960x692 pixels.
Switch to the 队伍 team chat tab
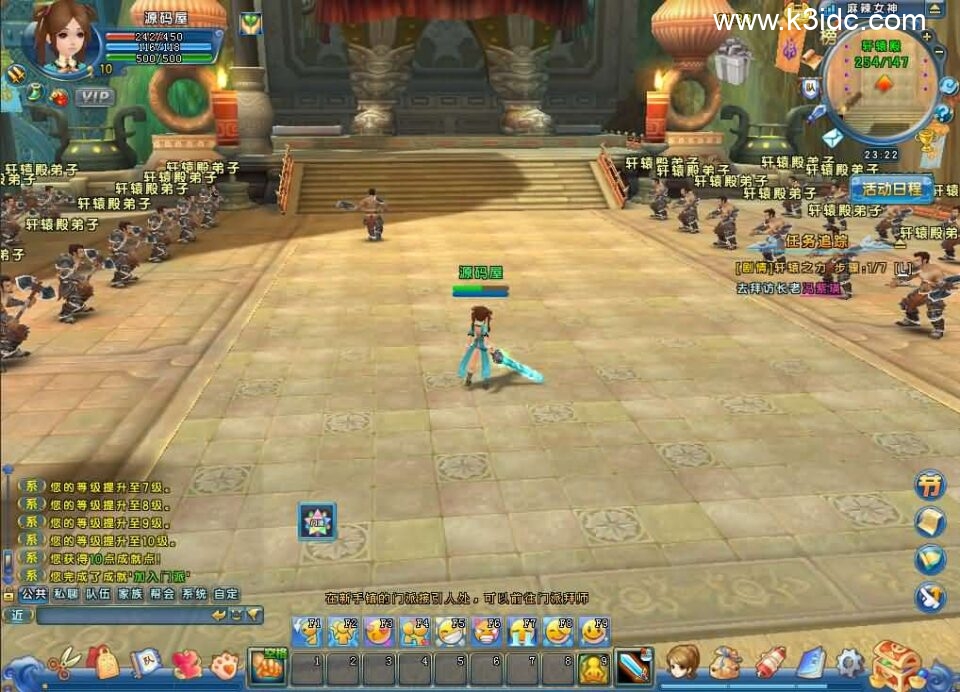tap(98, 593)
